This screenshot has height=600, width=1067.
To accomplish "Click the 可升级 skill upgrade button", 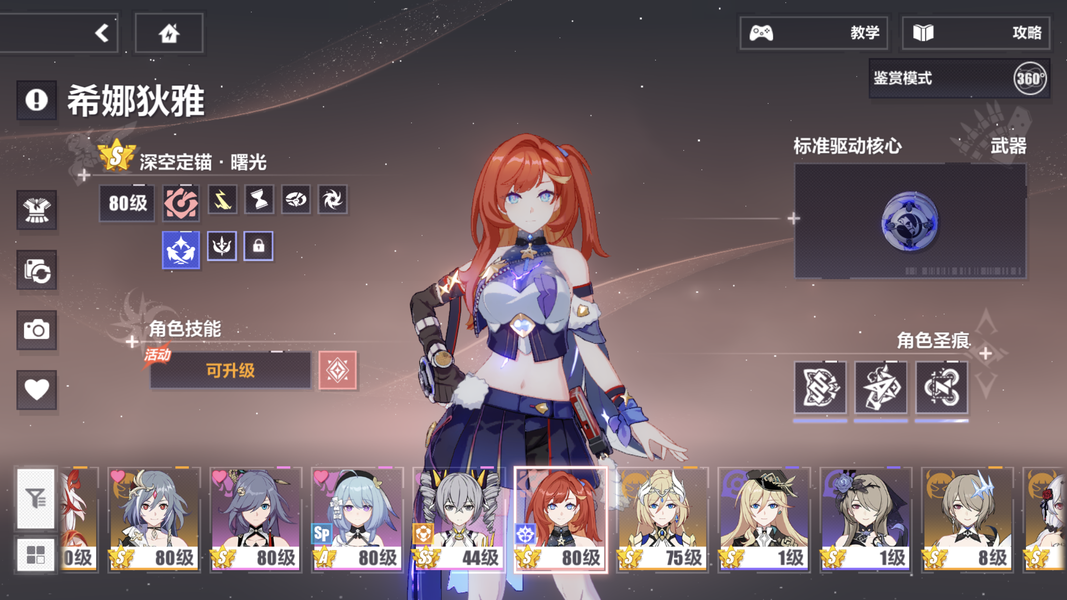I will coord(230,371).
